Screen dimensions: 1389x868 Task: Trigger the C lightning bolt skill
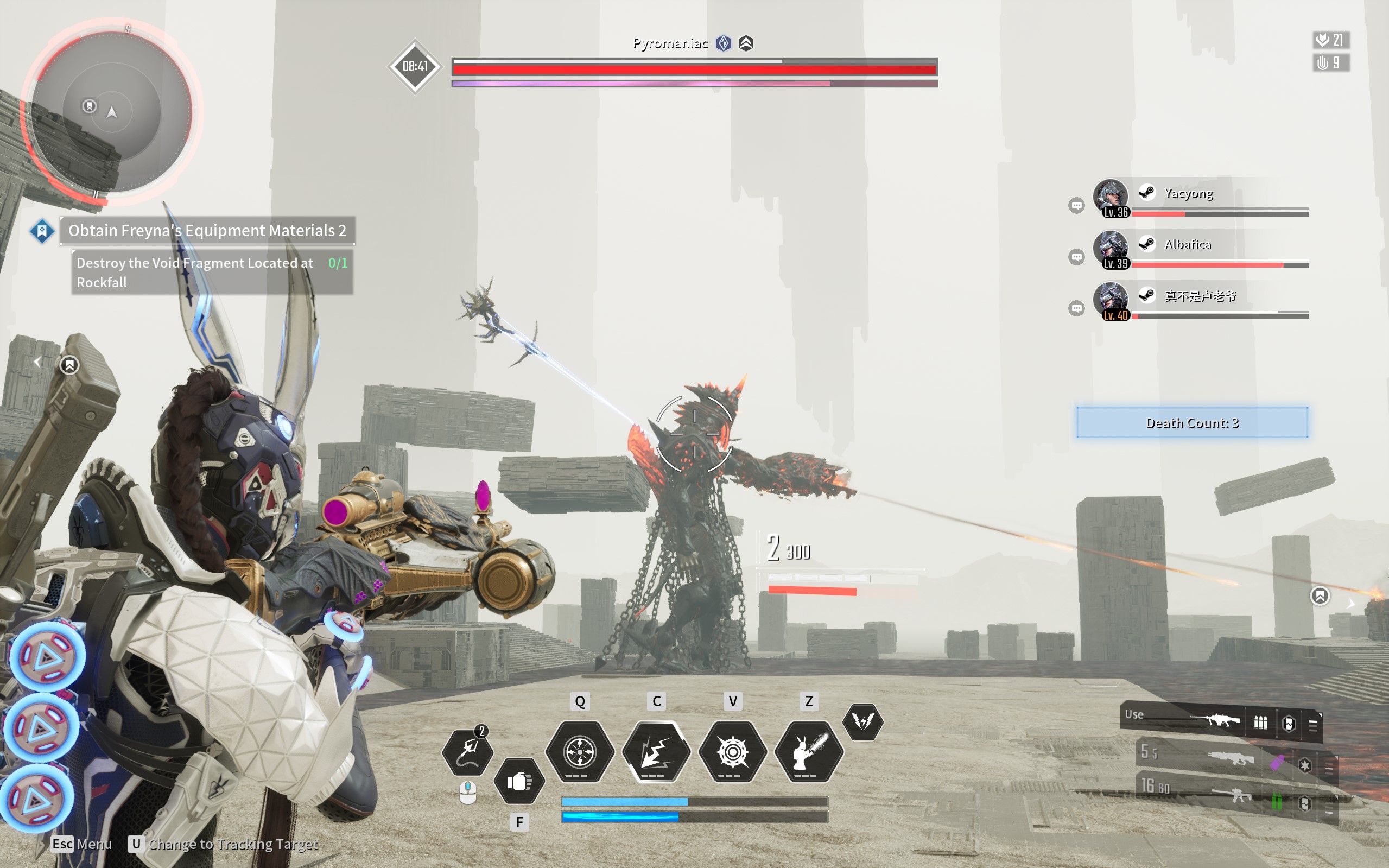[656, 752]
